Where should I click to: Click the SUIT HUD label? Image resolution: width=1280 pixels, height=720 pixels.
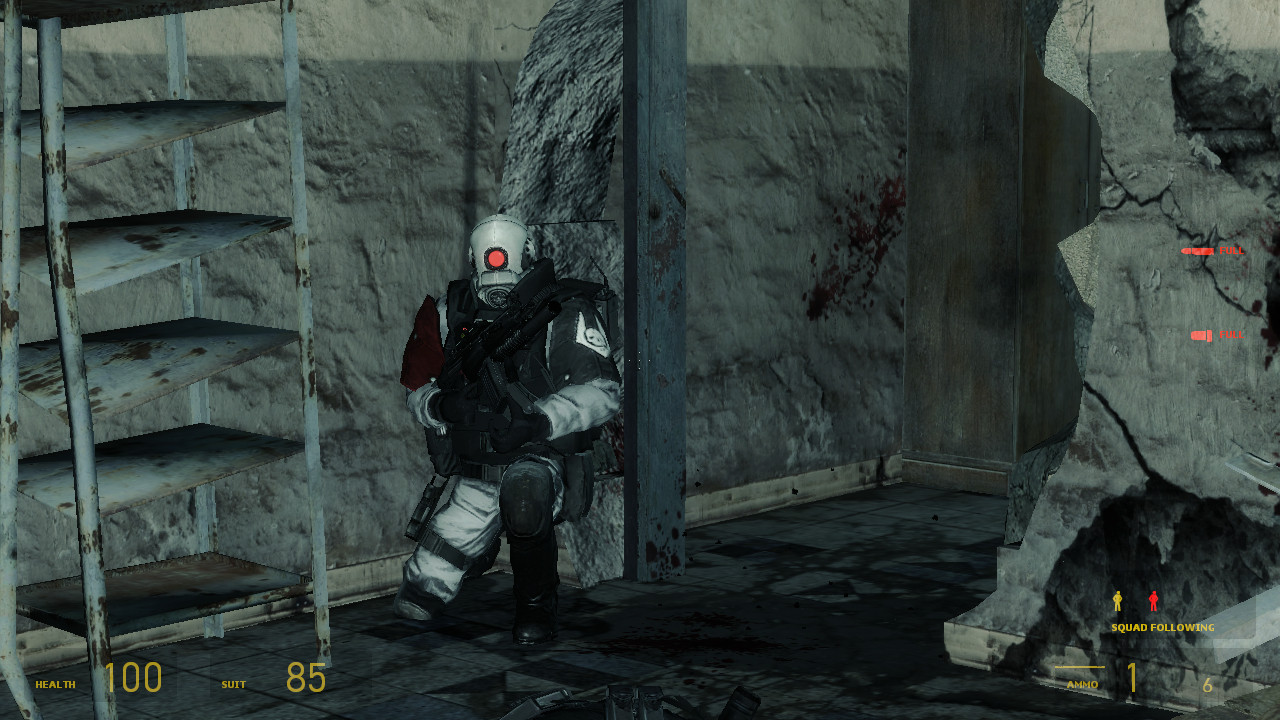(231, 685)
